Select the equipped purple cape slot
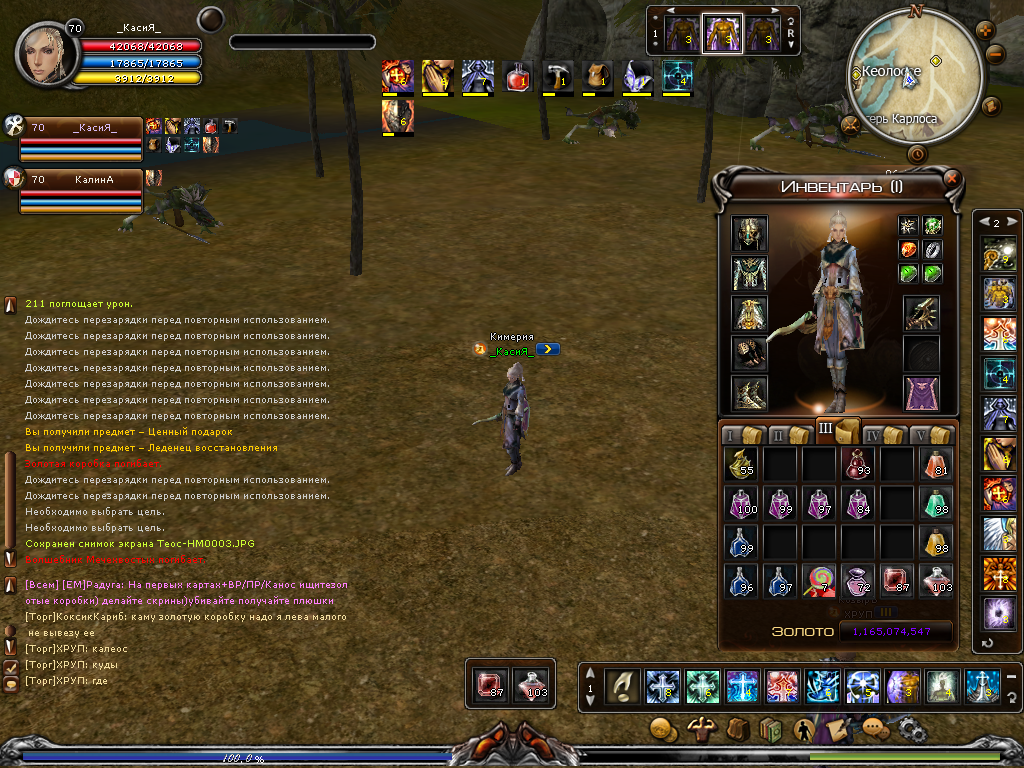1024x768 pixels. [921, 393]
